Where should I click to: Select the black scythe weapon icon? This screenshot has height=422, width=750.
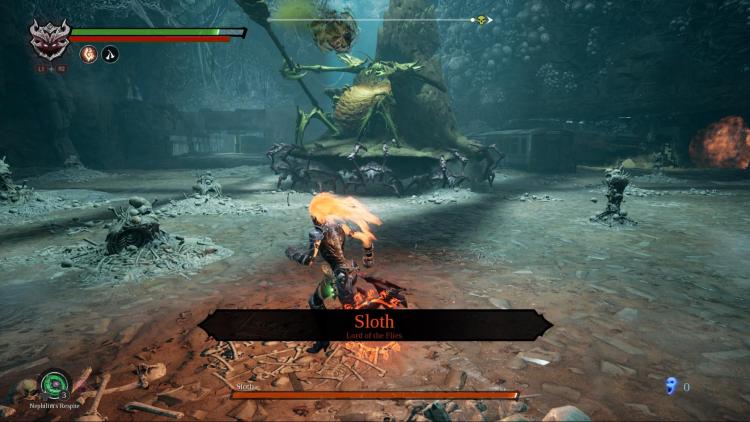(110, 54)
